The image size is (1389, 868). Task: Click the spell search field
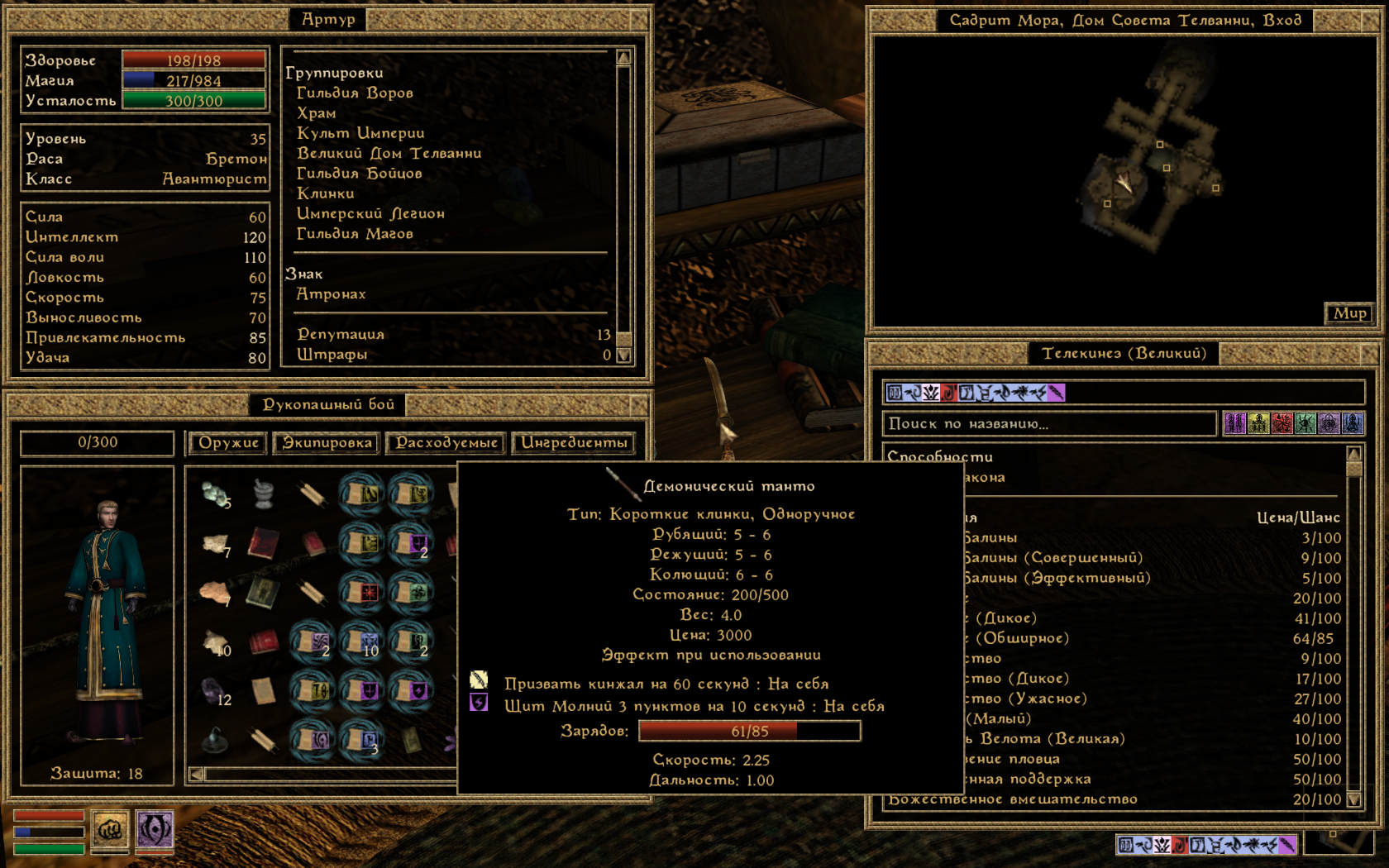click(x=1049, y=424)
